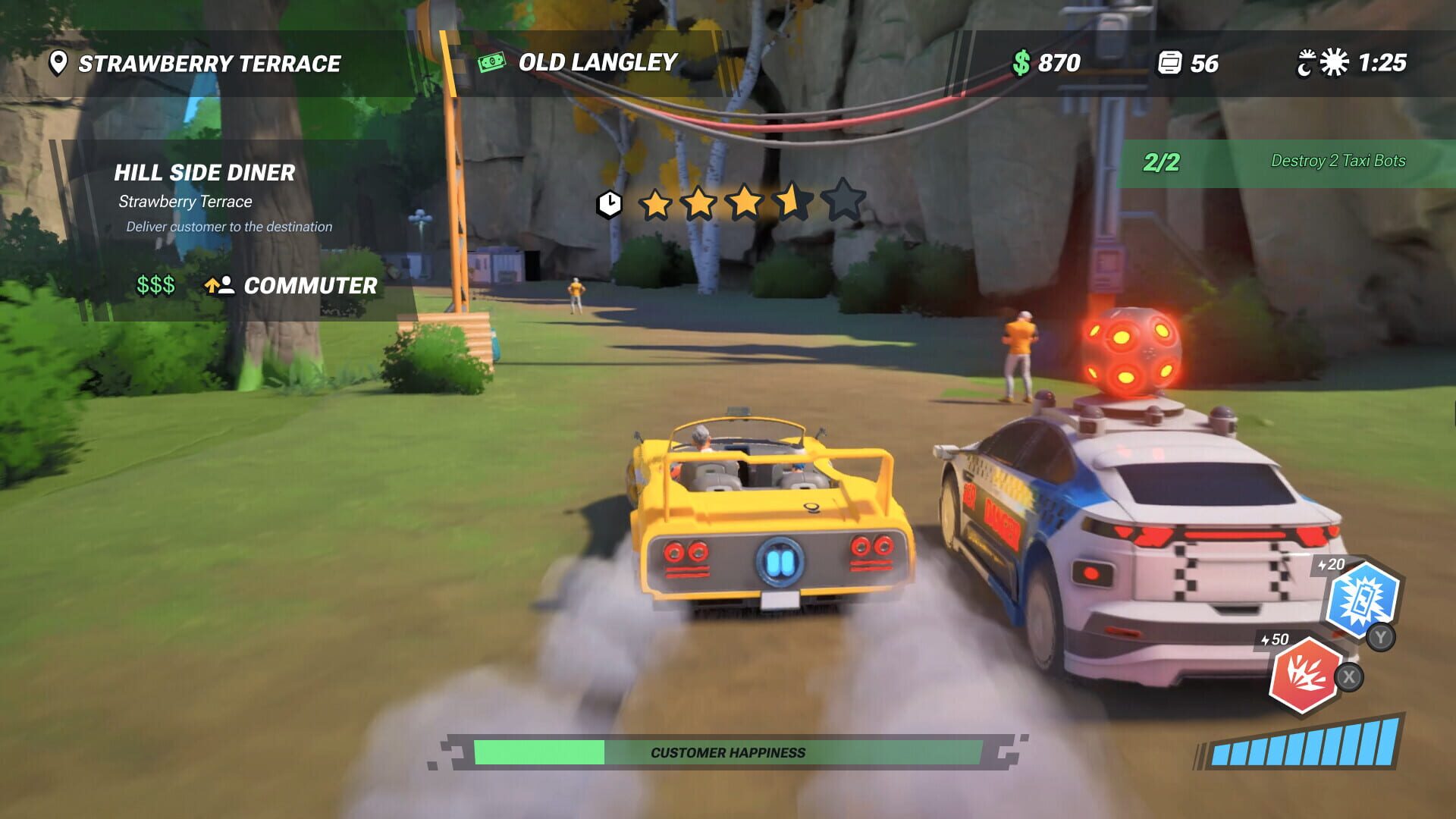The height and width of the screenshot is (819, 1456).
Task: Expand the Hill Side Diner mission panel
Action: click(206, 173)
